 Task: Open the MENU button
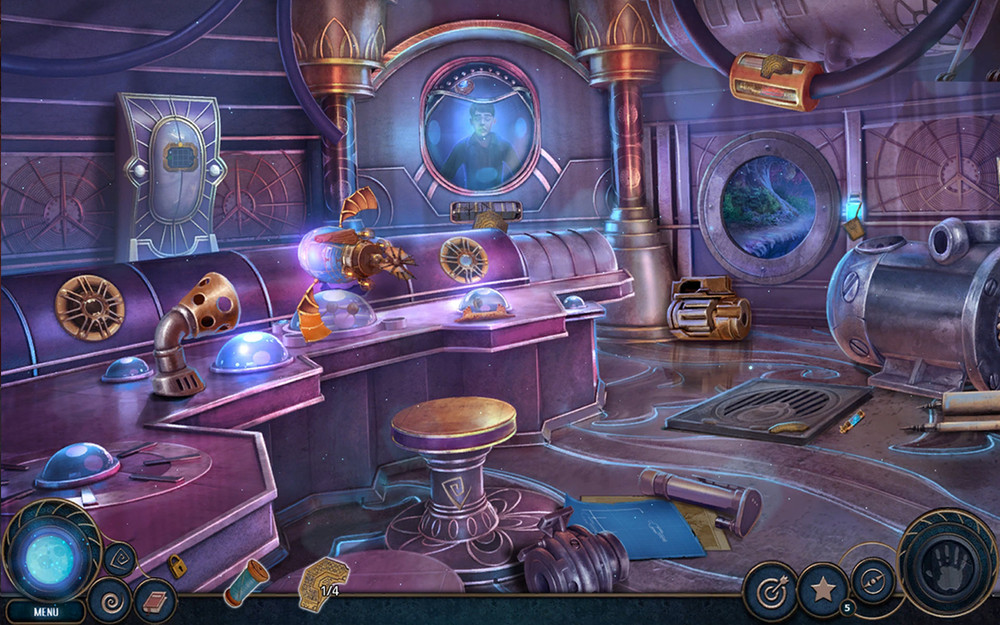(x=46, y=611)
